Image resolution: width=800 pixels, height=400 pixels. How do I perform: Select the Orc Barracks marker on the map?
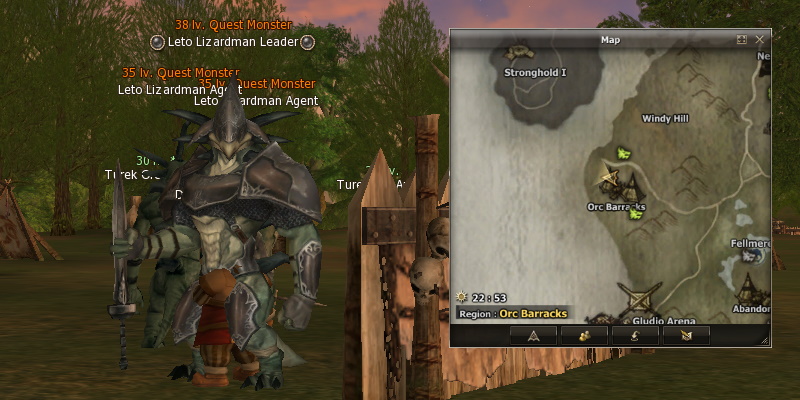pyautogui.click(x=620, y=186)
